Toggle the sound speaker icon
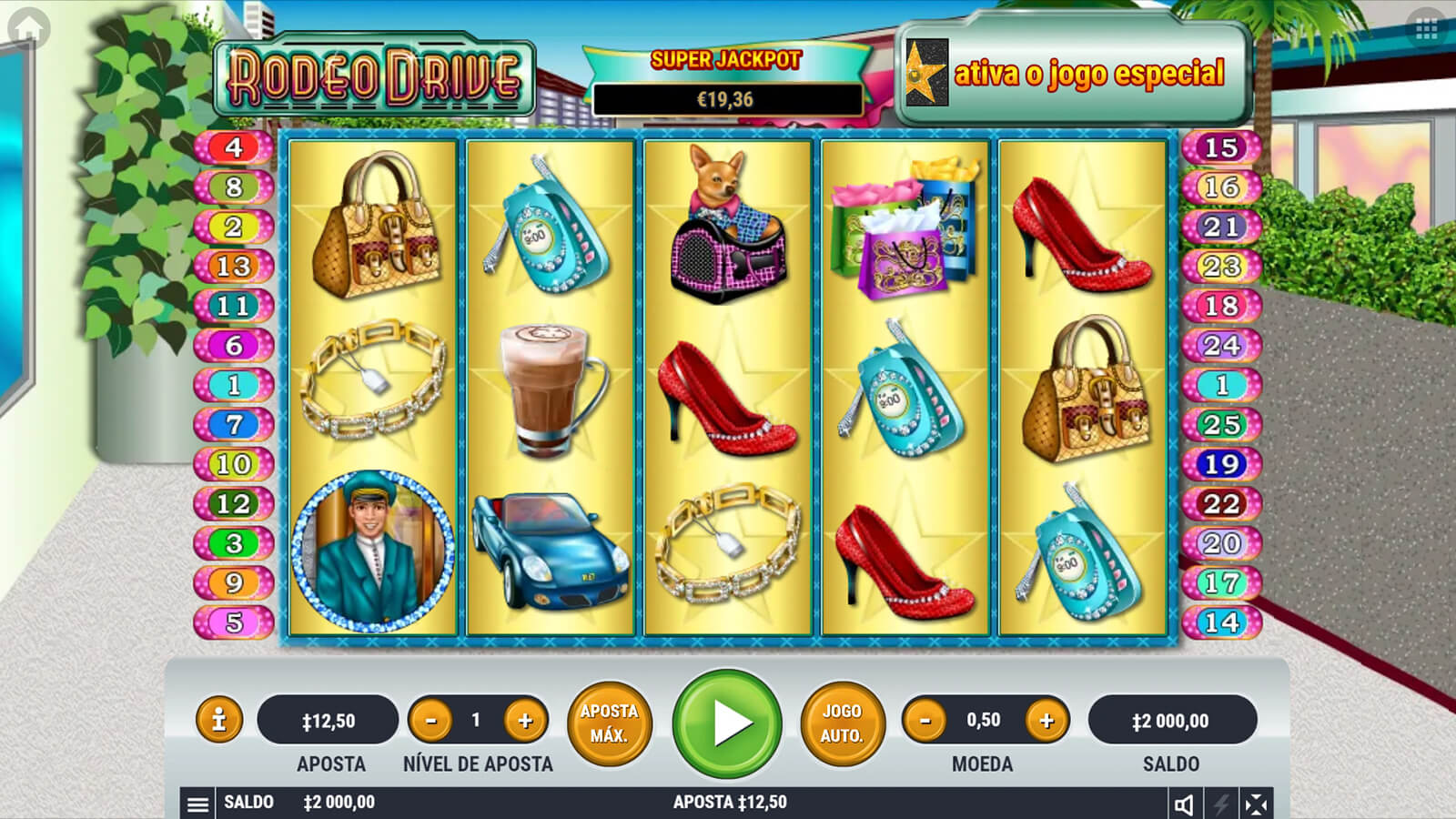 1184,804
